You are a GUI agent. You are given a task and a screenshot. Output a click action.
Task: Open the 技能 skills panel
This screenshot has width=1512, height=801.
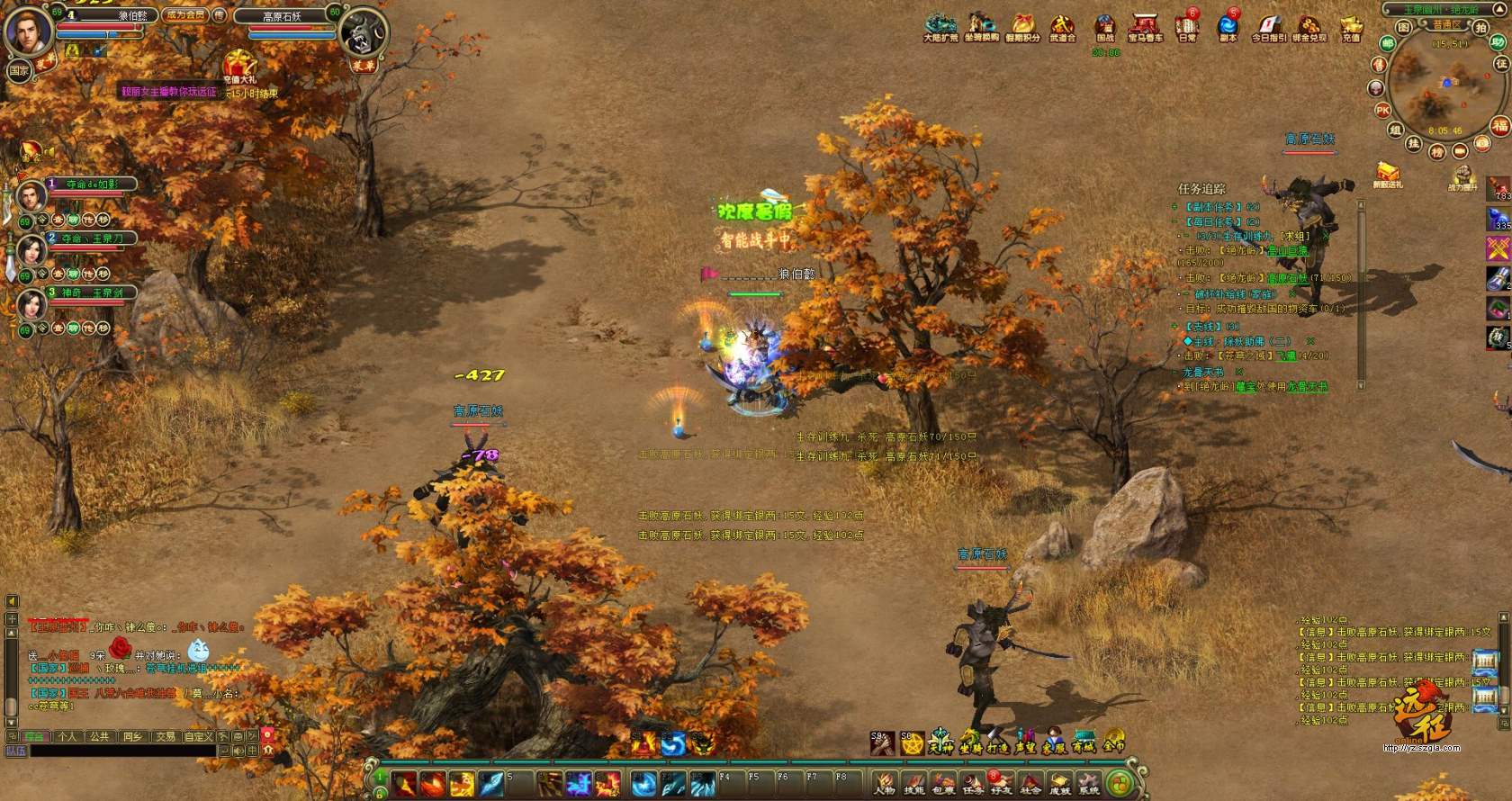913,784
